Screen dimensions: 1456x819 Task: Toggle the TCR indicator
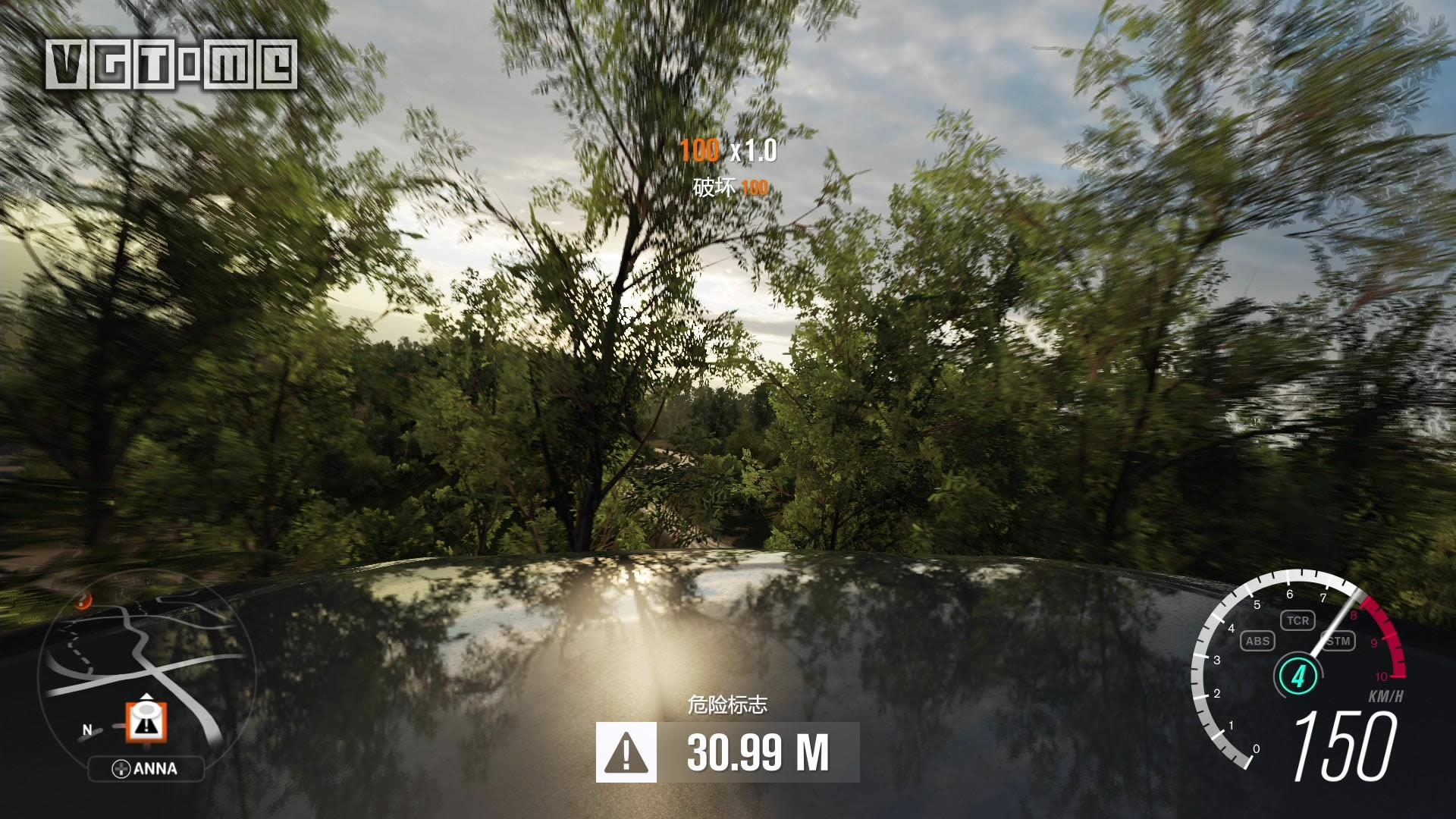tap(1298, 620)
